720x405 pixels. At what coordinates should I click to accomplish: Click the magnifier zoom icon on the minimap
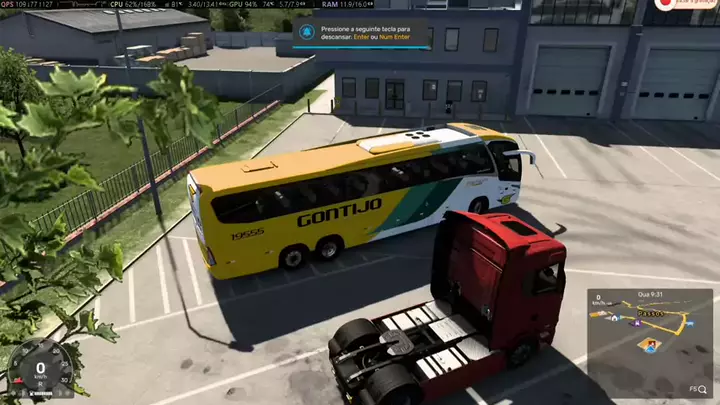[704, 388]
